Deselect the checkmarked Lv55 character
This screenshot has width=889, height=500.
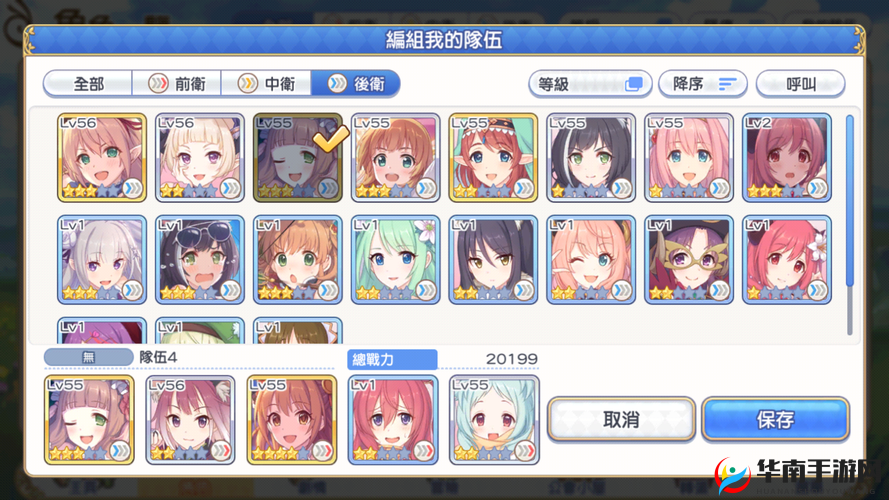click(x=297, y=157)
